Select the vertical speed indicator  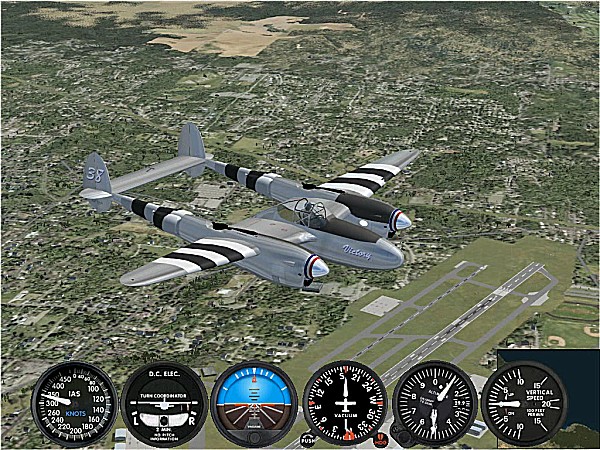click(524, 404)
